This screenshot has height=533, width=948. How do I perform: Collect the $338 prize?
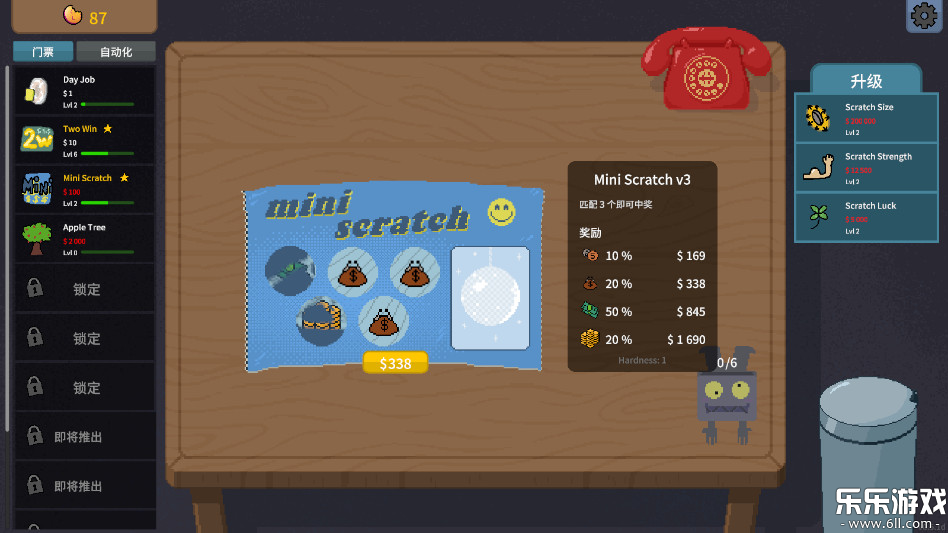pos(395,363)
